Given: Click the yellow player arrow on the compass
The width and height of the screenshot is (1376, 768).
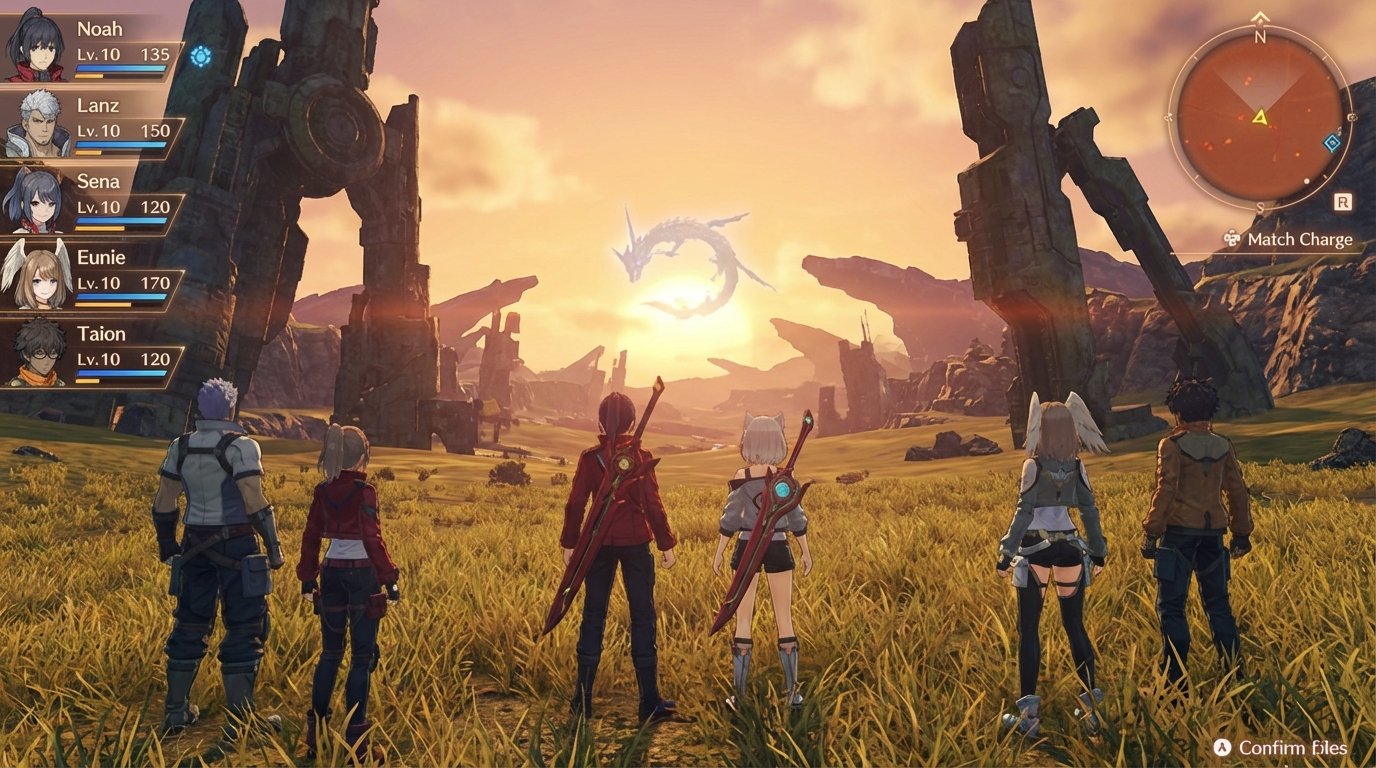Looking at the screenshot, I should [x=1260, y=118].
